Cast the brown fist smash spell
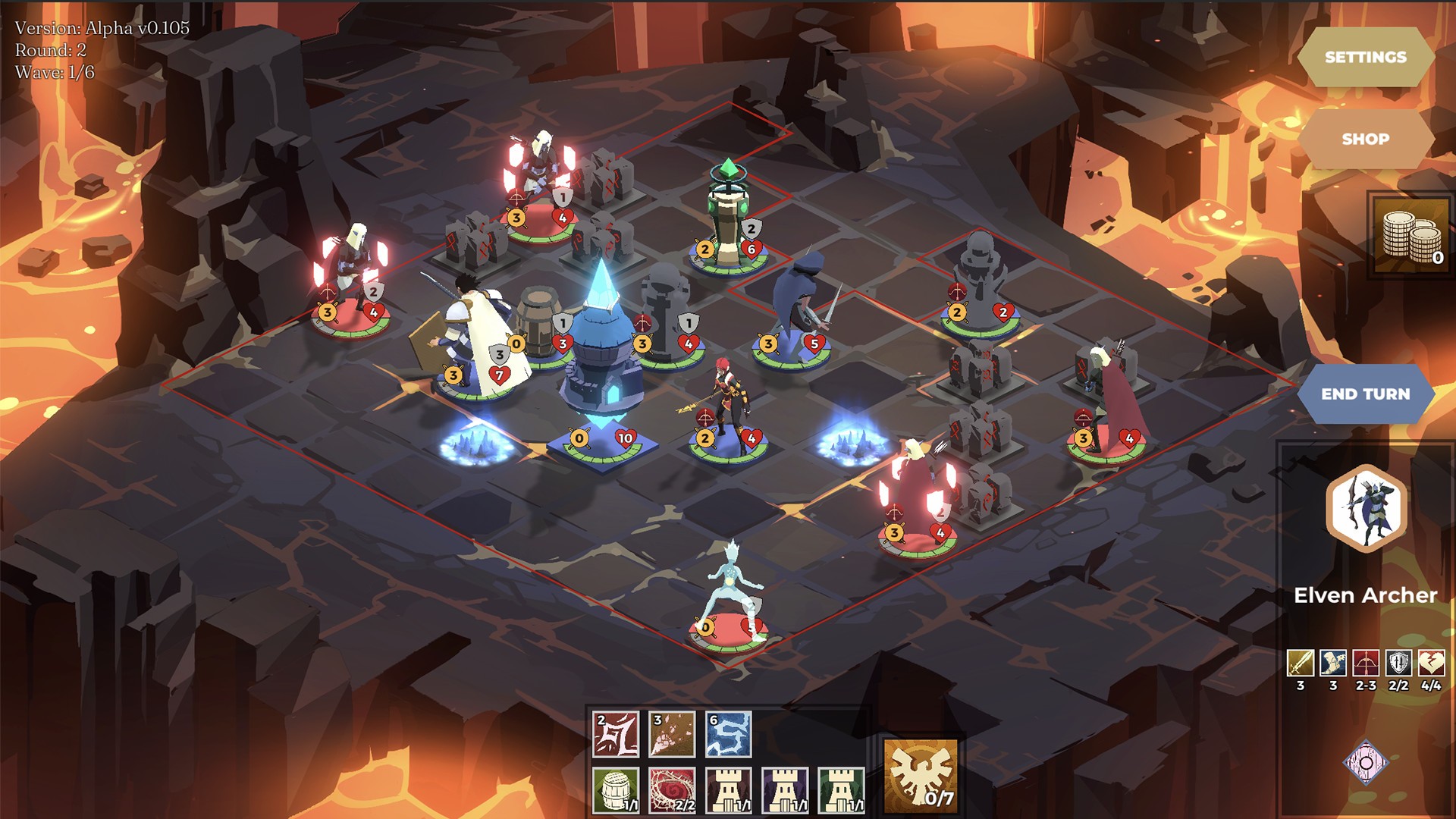The height and width of the screenshot is (819, 1456). point(672,734)
